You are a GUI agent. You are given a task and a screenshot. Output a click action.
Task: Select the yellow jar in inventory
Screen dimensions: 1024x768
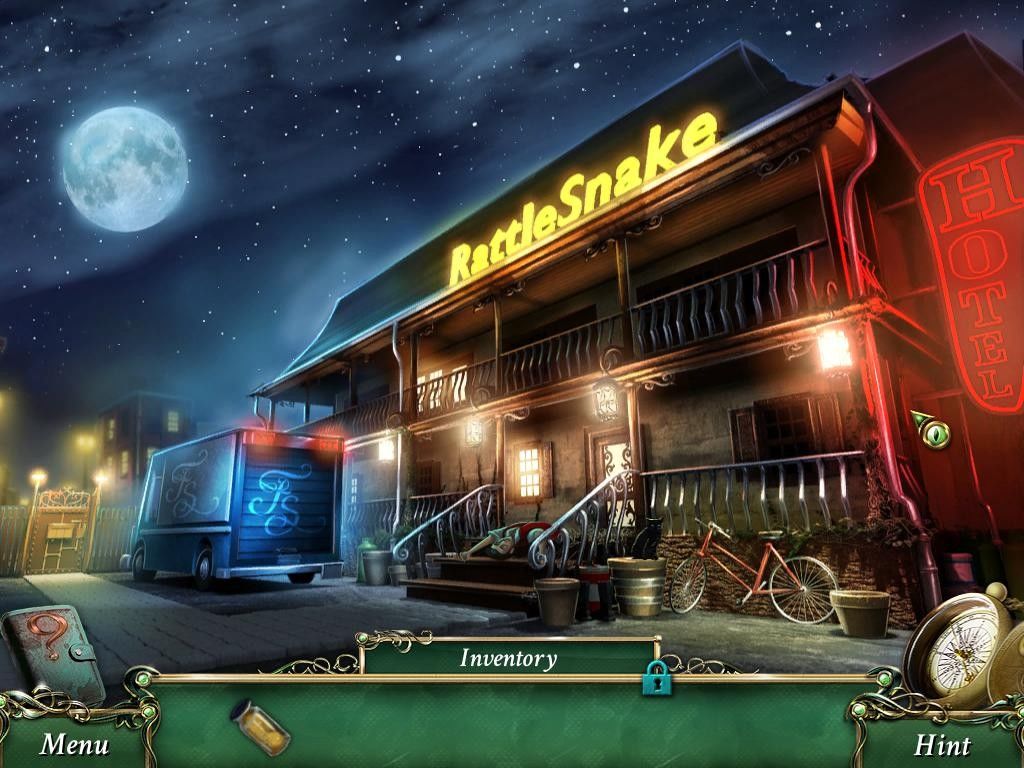point(260,726)
